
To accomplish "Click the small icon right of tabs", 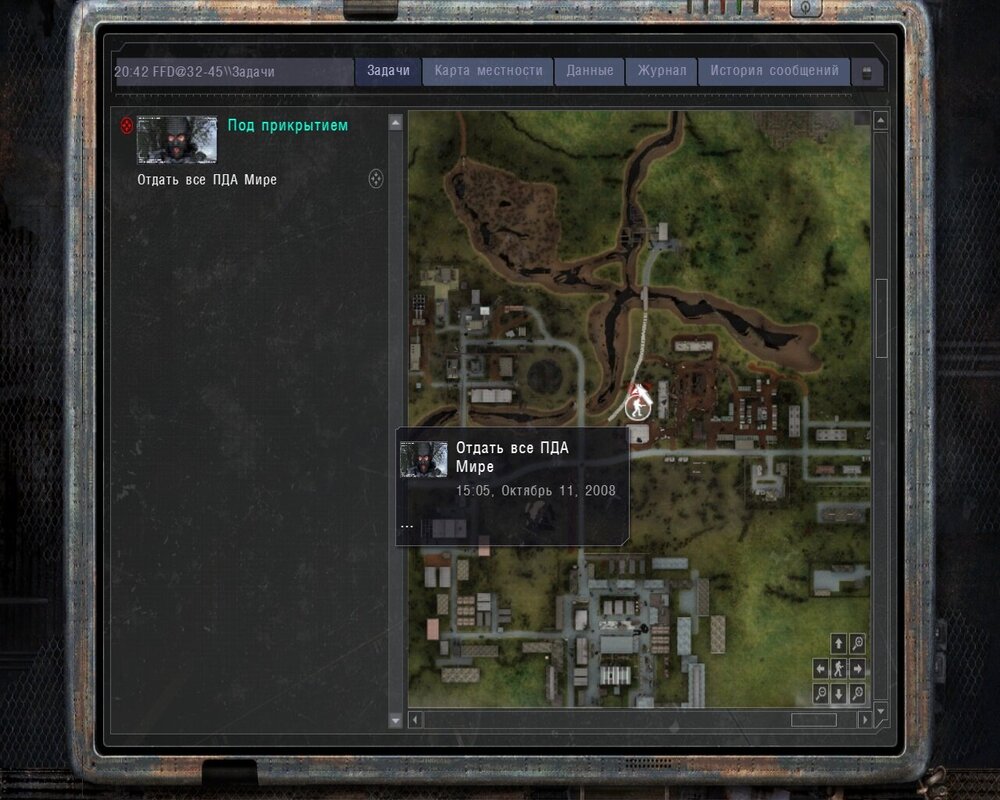I will tap(866, 73).
